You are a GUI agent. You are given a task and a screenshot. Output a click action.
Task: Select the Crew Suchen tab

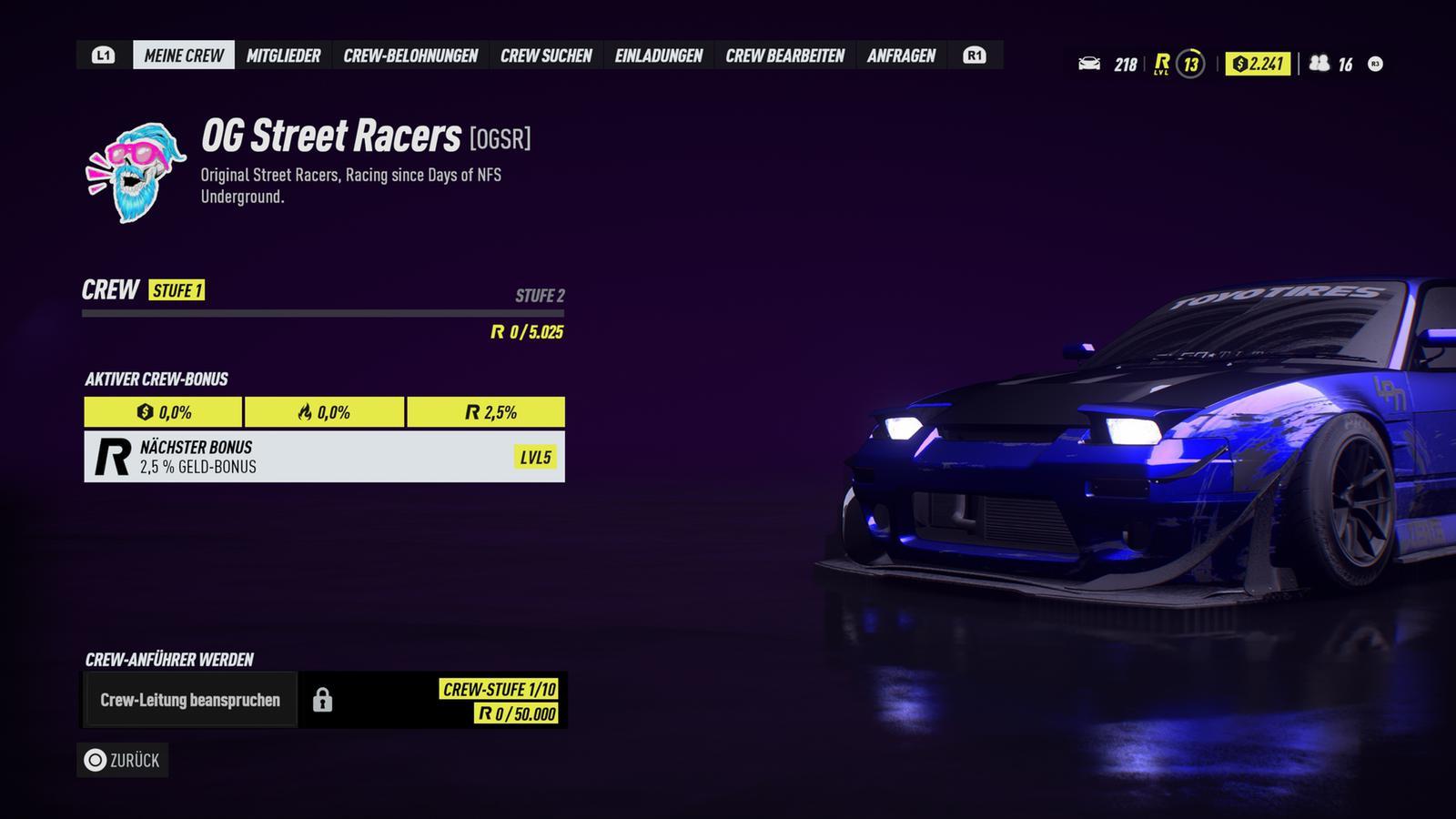click(546, 56)
